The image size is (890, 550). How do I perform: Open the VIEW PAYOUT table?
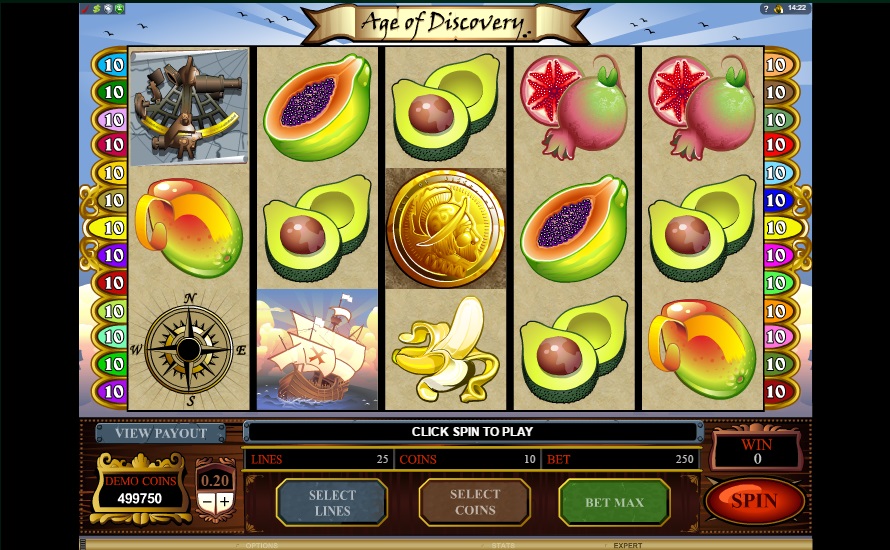point(161,433)
